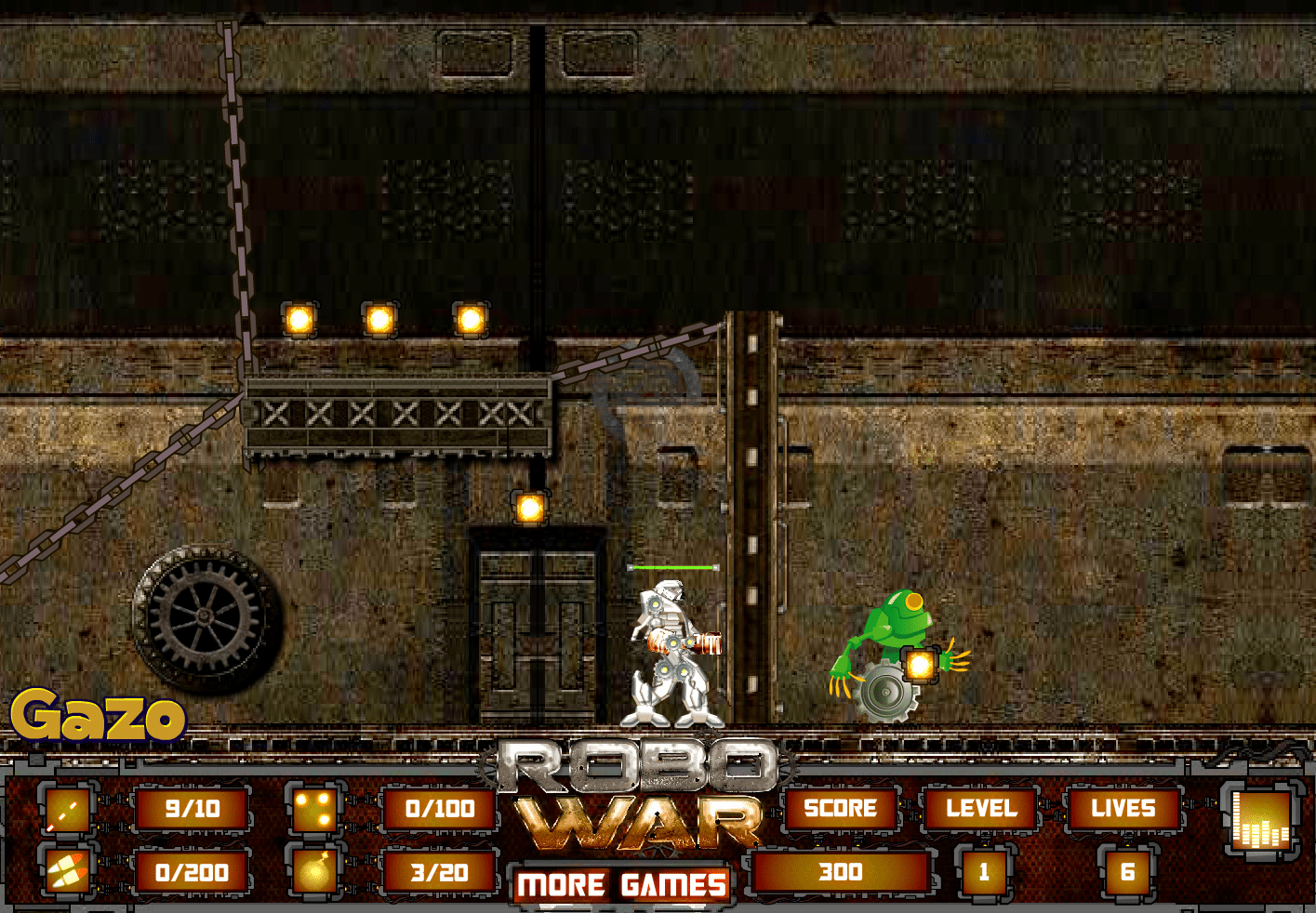This screenshot has height=913, width=1316.
Task: Click the lives counter showing 6
Action: (1124, 872)
